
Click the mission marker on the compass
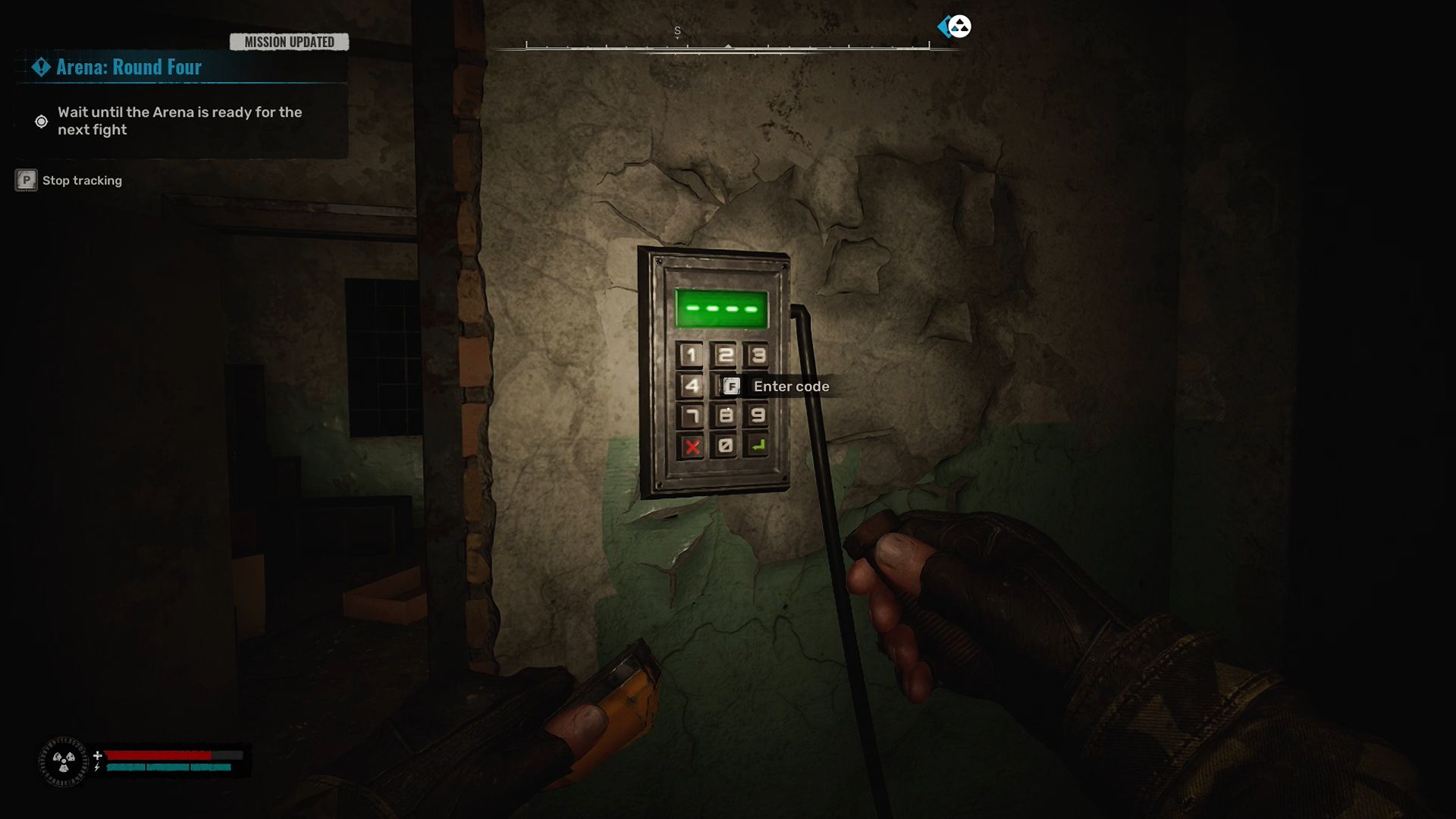955,27
